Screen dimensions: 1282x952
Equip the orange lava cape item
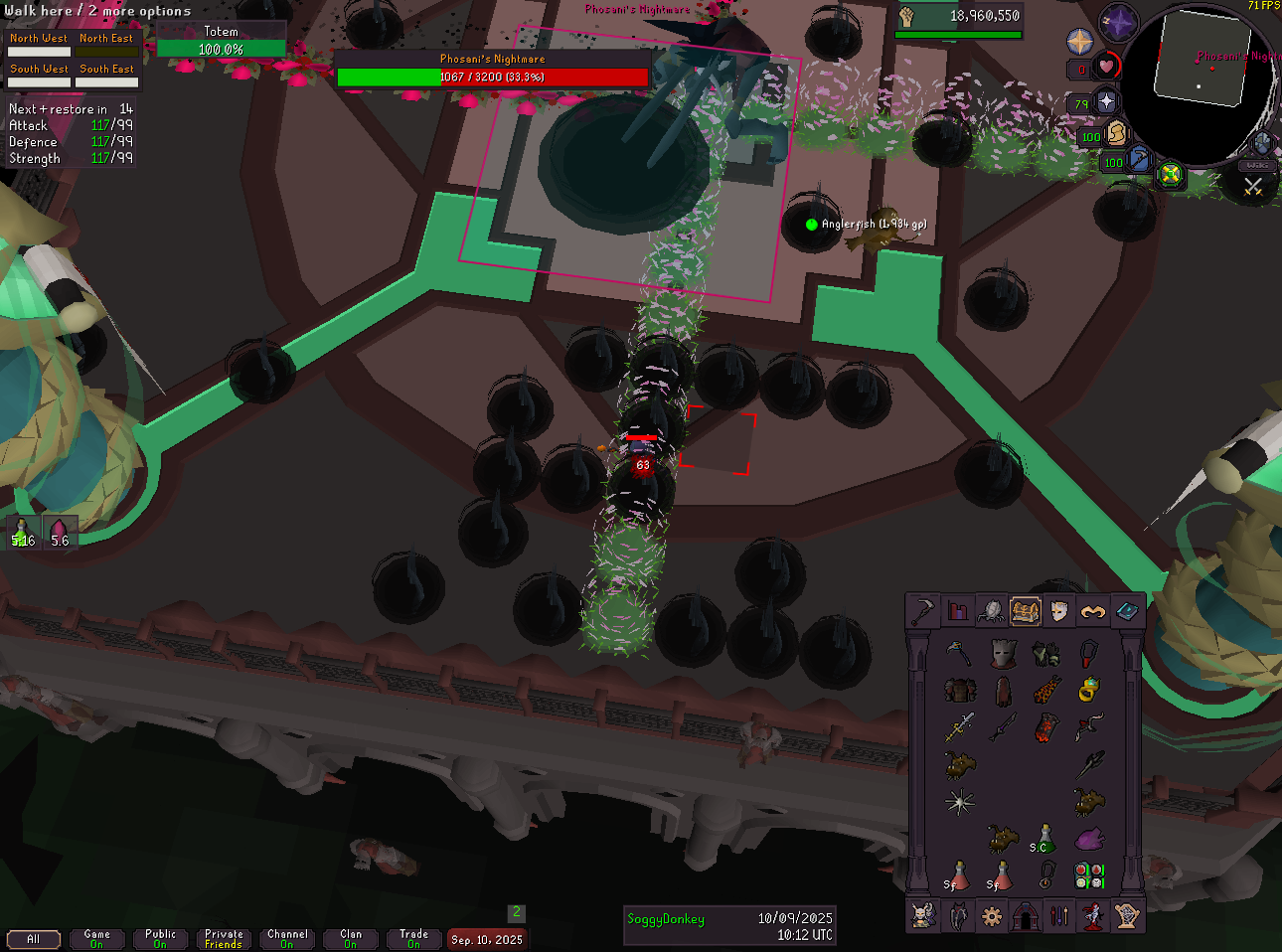point(1045,689)
